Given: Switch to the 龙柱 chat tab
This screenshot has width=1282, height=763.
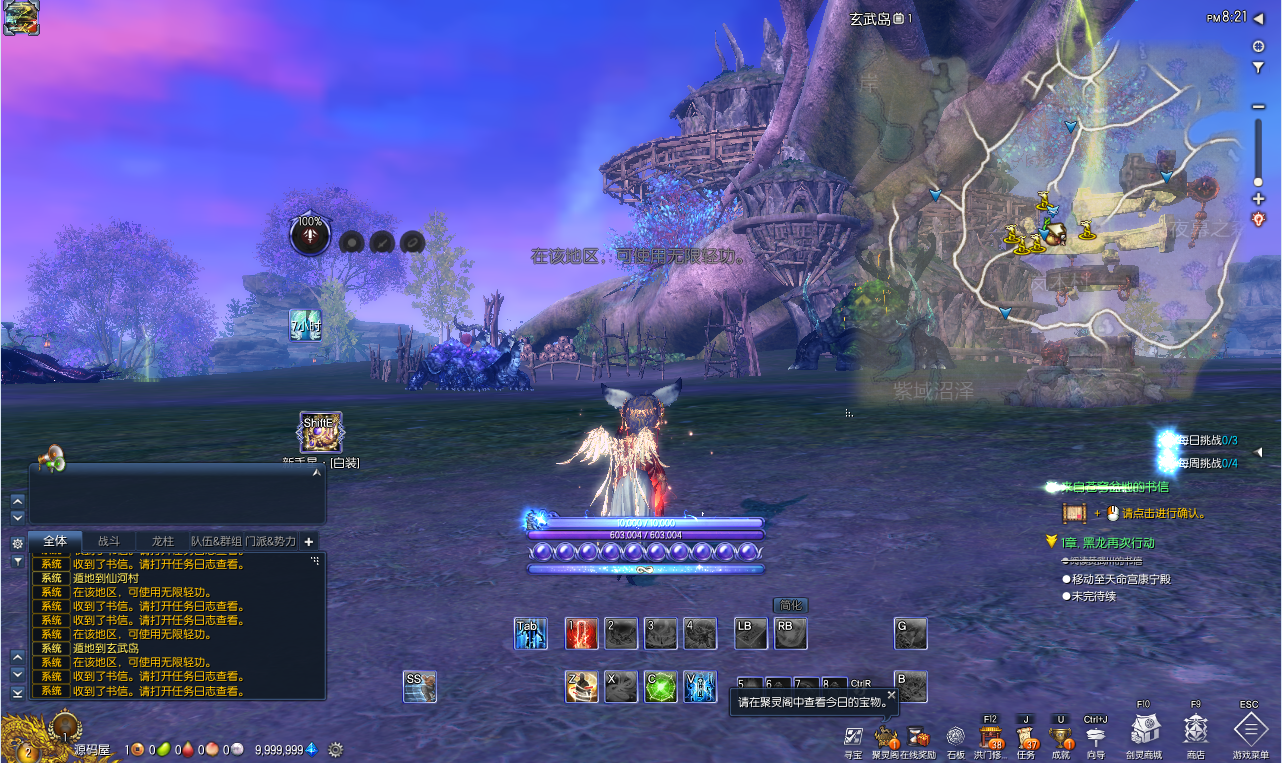Looking at the screenshot, I should tap(162, 541).
